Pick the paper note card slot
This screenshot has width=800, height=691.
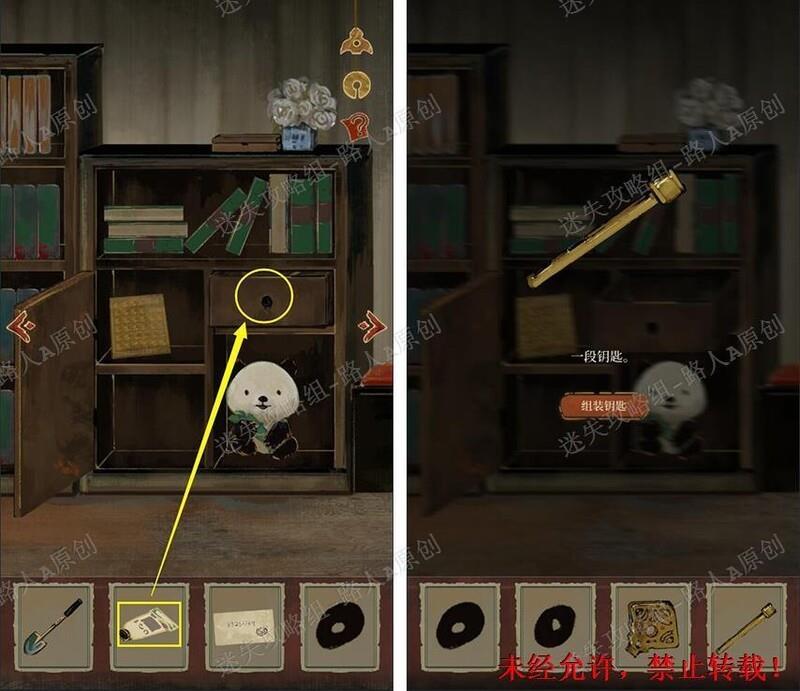point(244,624)
